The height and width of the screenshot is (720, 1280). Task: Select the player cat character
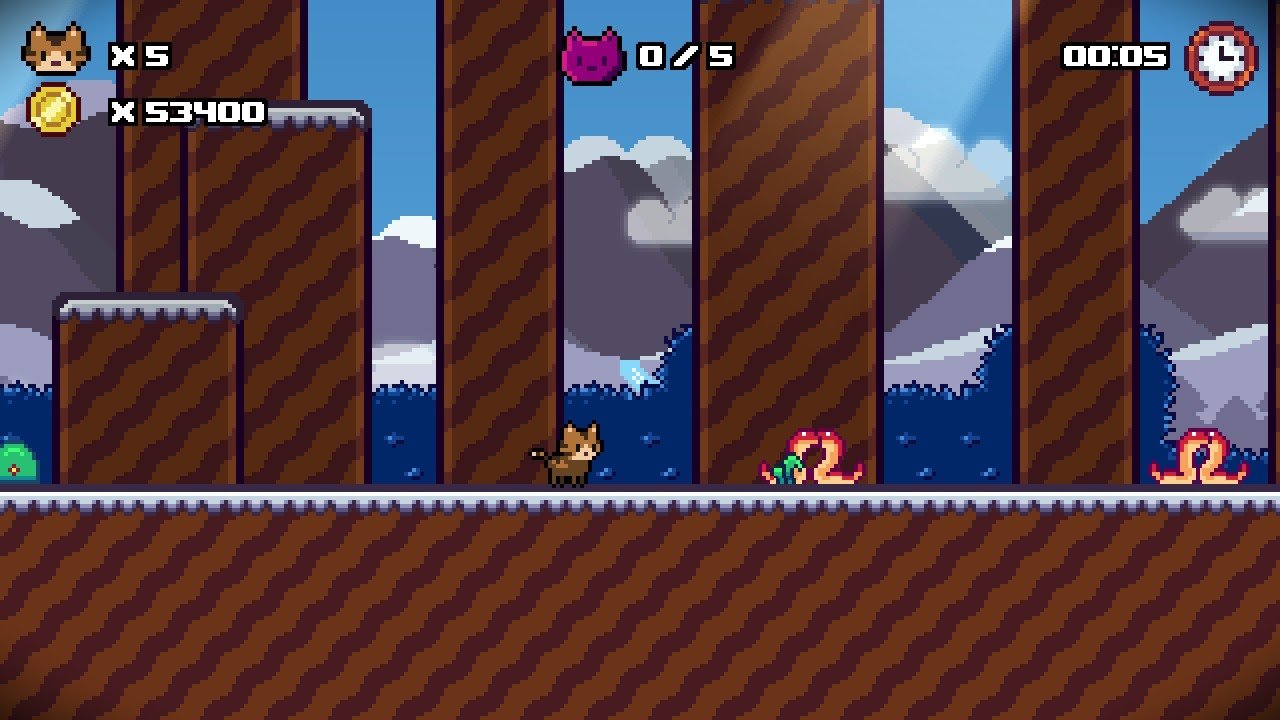tap(568, 453)
